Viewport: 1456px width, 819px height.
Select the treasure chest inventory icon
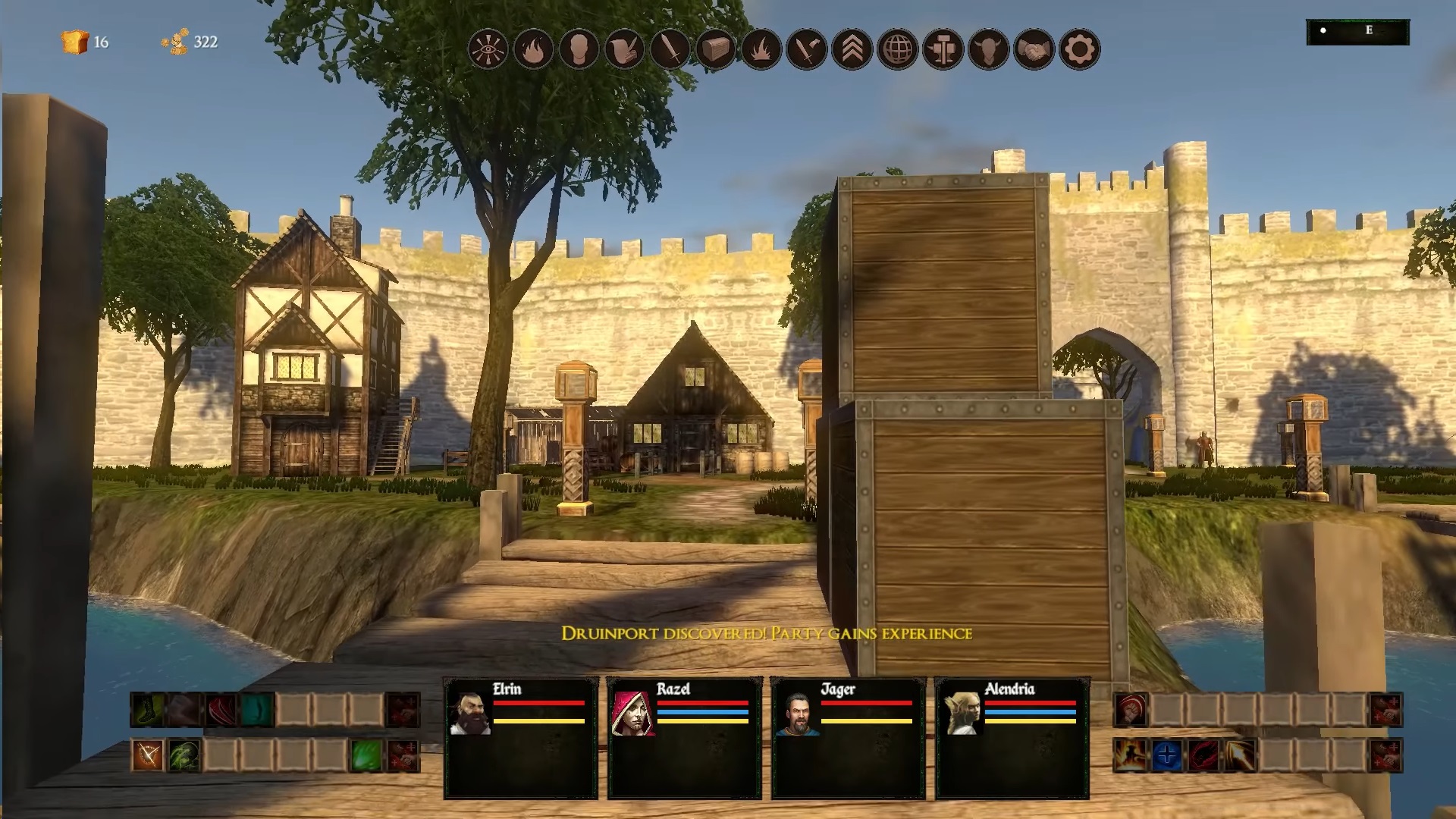[715, 50]
